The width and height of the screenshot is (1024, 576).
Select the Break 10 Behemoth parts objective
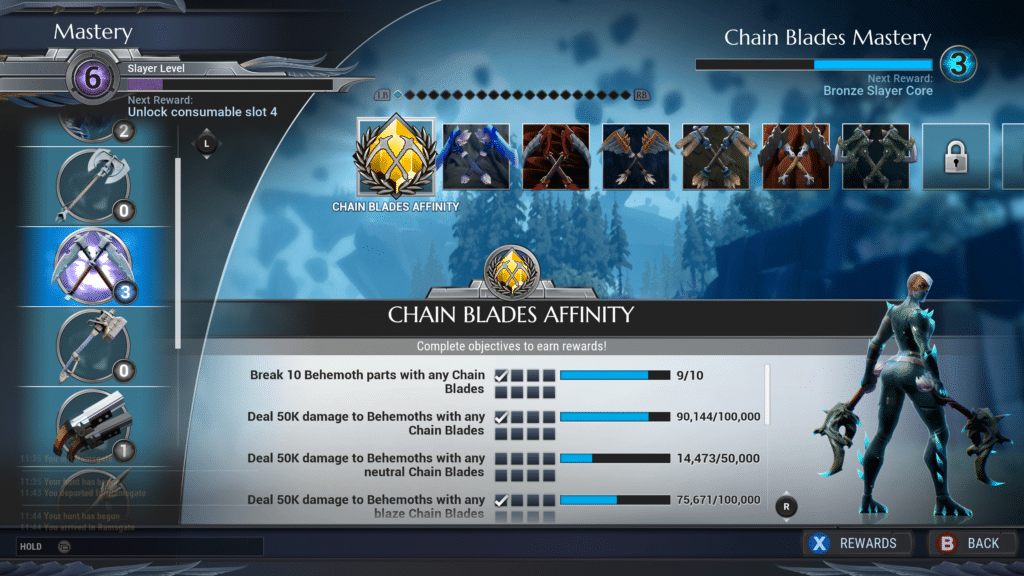(x=366, y=382)
